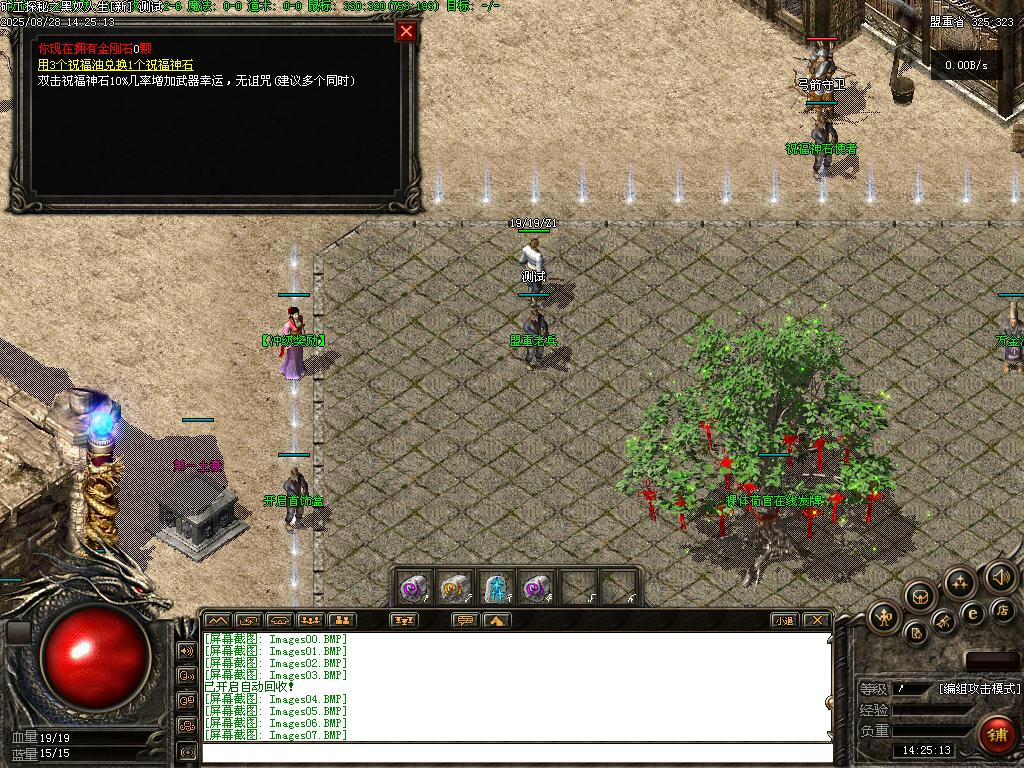Screen dimensions: 1024x768
Task: Close the chat panel with its X button
Action: point(816,620)
